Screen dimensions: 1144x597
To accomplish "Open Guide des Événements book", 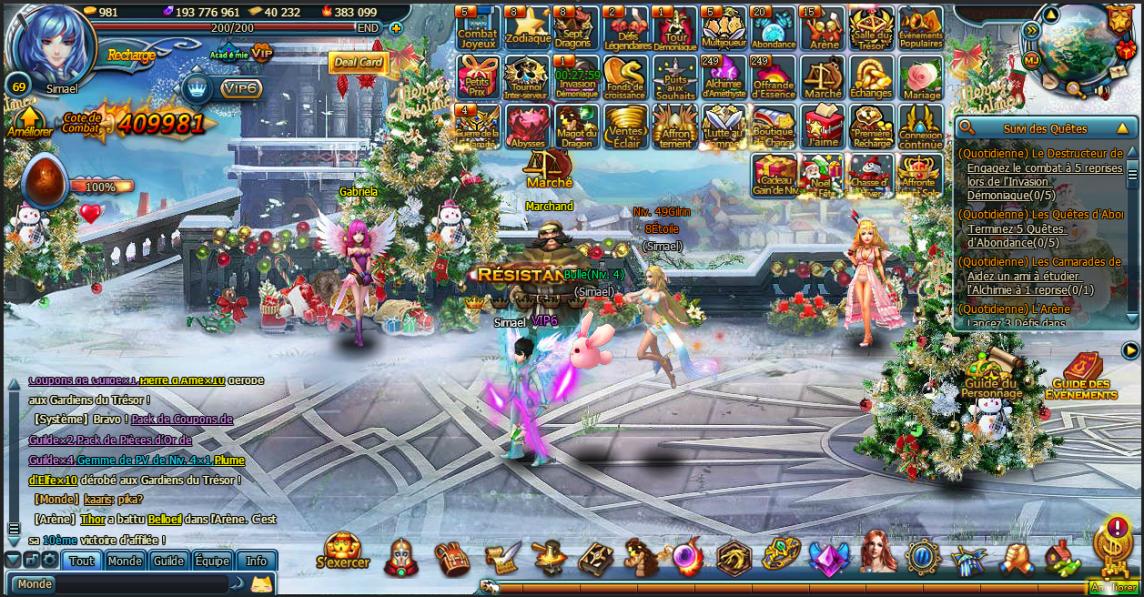I will pos(1079,377).
